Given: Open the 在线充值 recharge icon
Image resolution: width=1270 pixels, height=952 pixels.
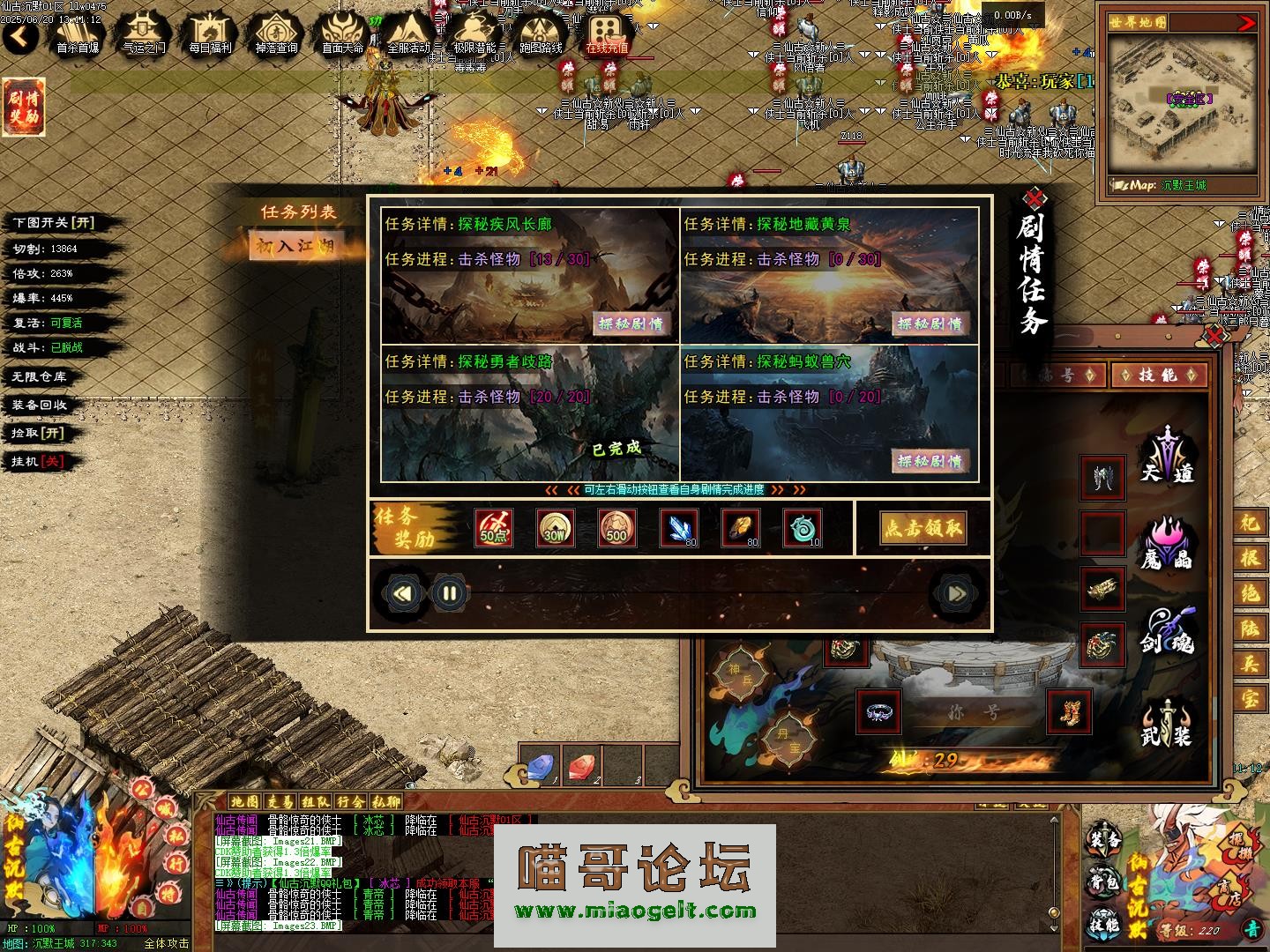Looking at the screenshot, I should (607, 35).
